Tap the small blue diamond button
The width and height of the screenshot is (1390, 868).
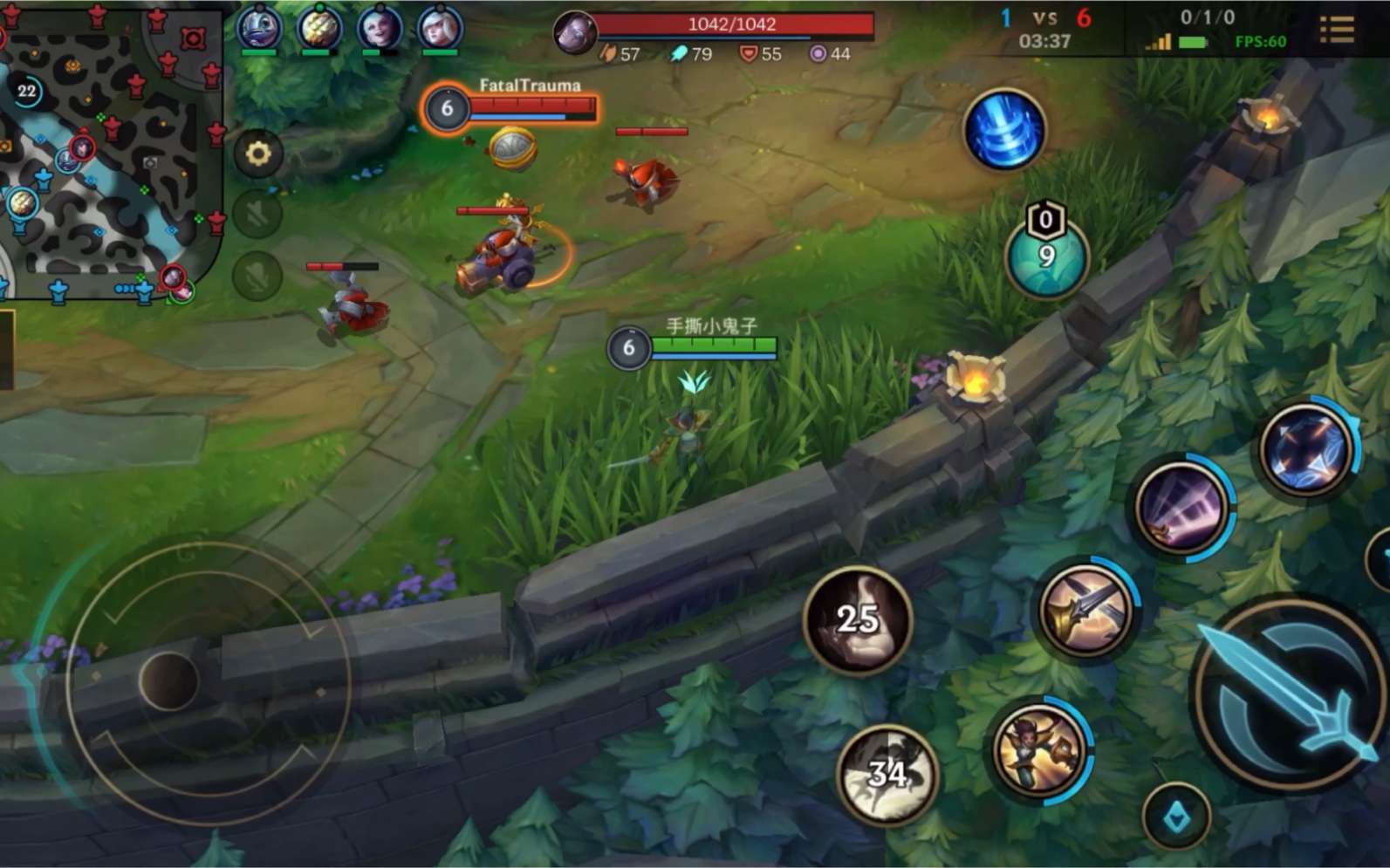(x=1176, y=817)
